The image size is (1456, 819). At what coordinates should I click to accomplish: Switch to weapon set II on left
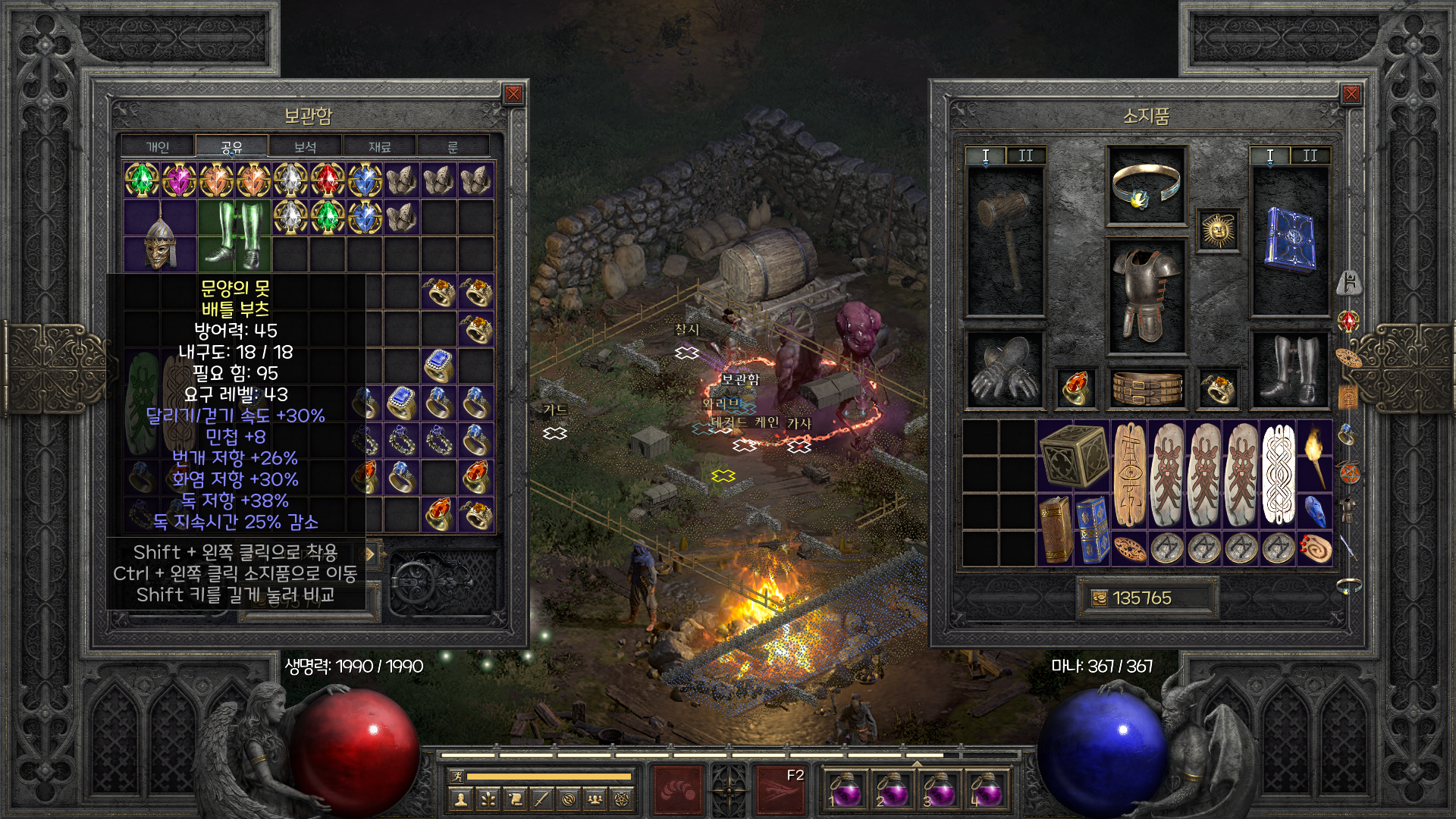[x=1025, y=155]
